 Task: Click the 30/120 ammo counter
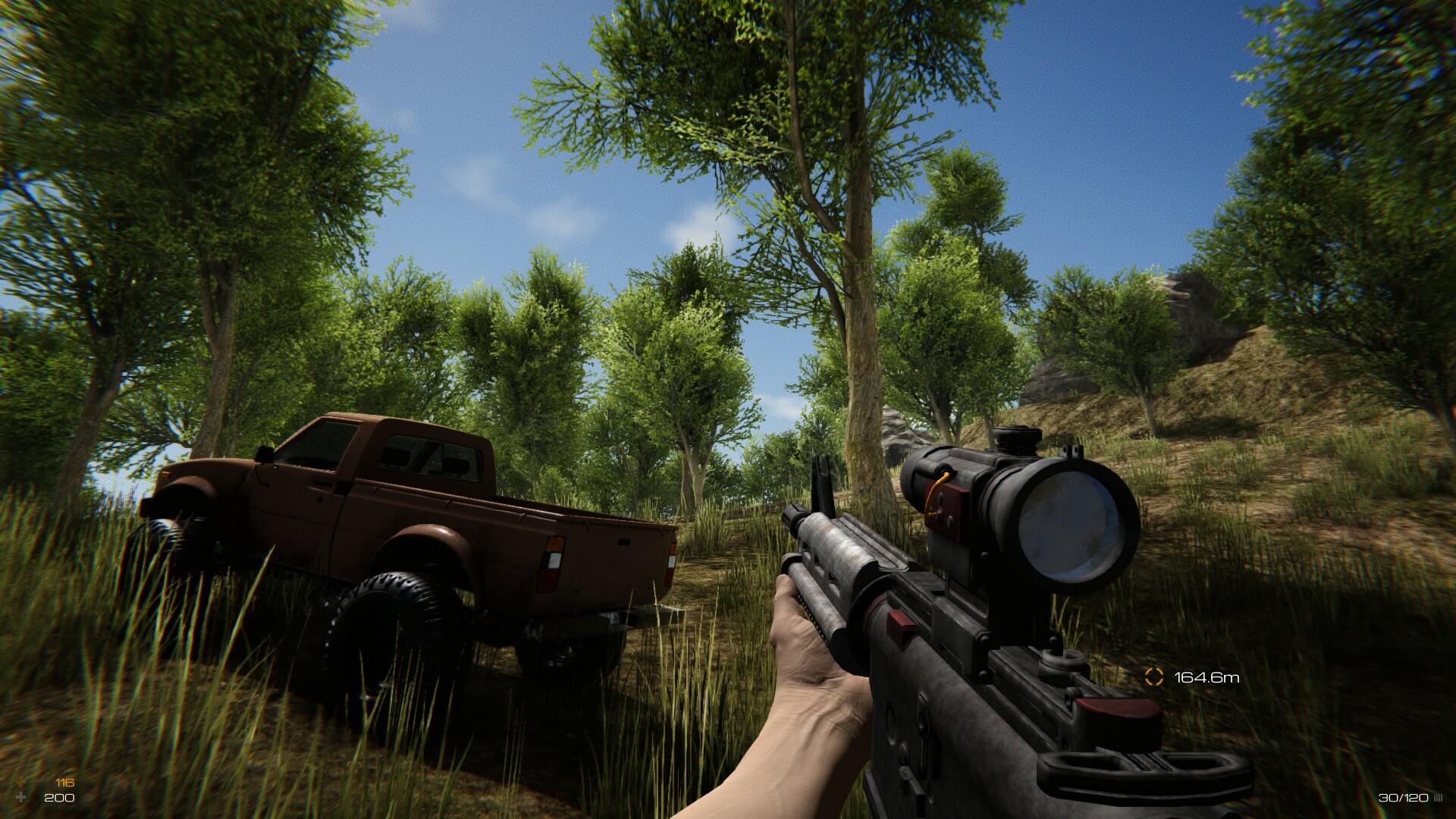point(1403,798)
